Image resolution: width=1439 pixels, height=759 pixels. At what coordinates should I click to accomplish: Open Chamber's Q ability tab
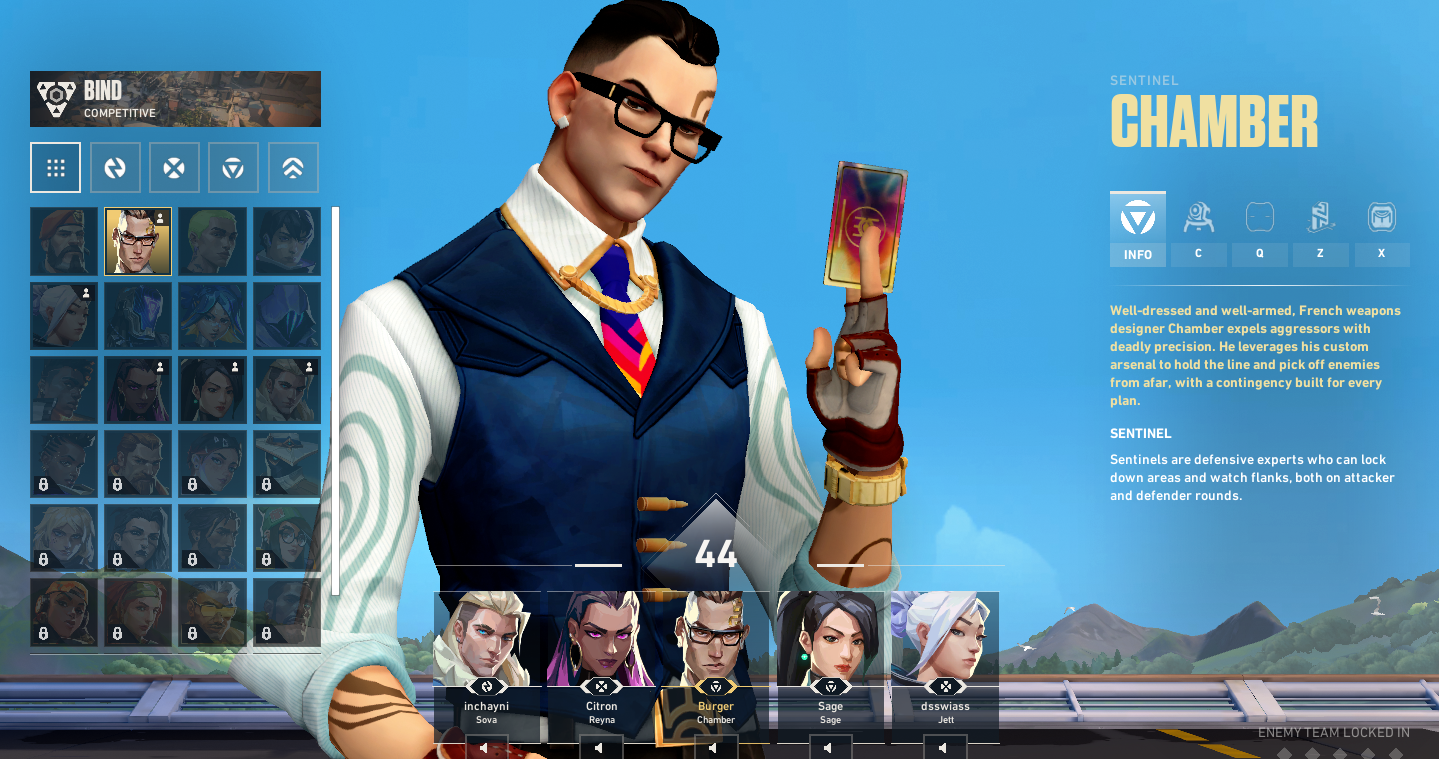pyautogui.click(x=1259, y=229)
